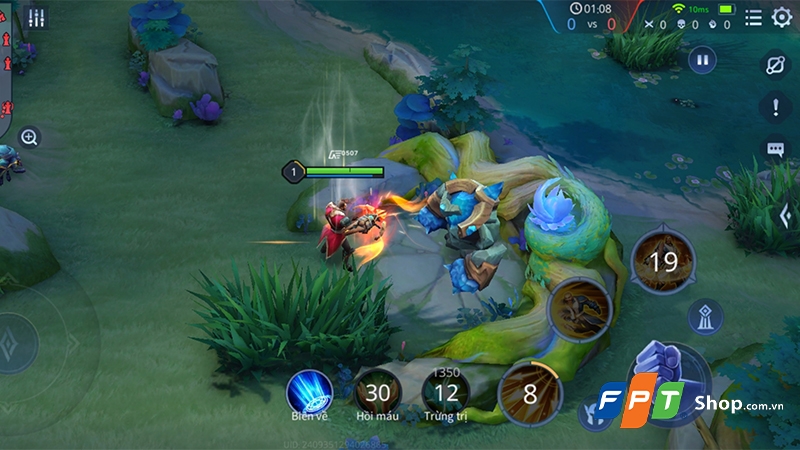Pause the match with the pause button
The image size is (800, 450).
[x=702, y=60]
